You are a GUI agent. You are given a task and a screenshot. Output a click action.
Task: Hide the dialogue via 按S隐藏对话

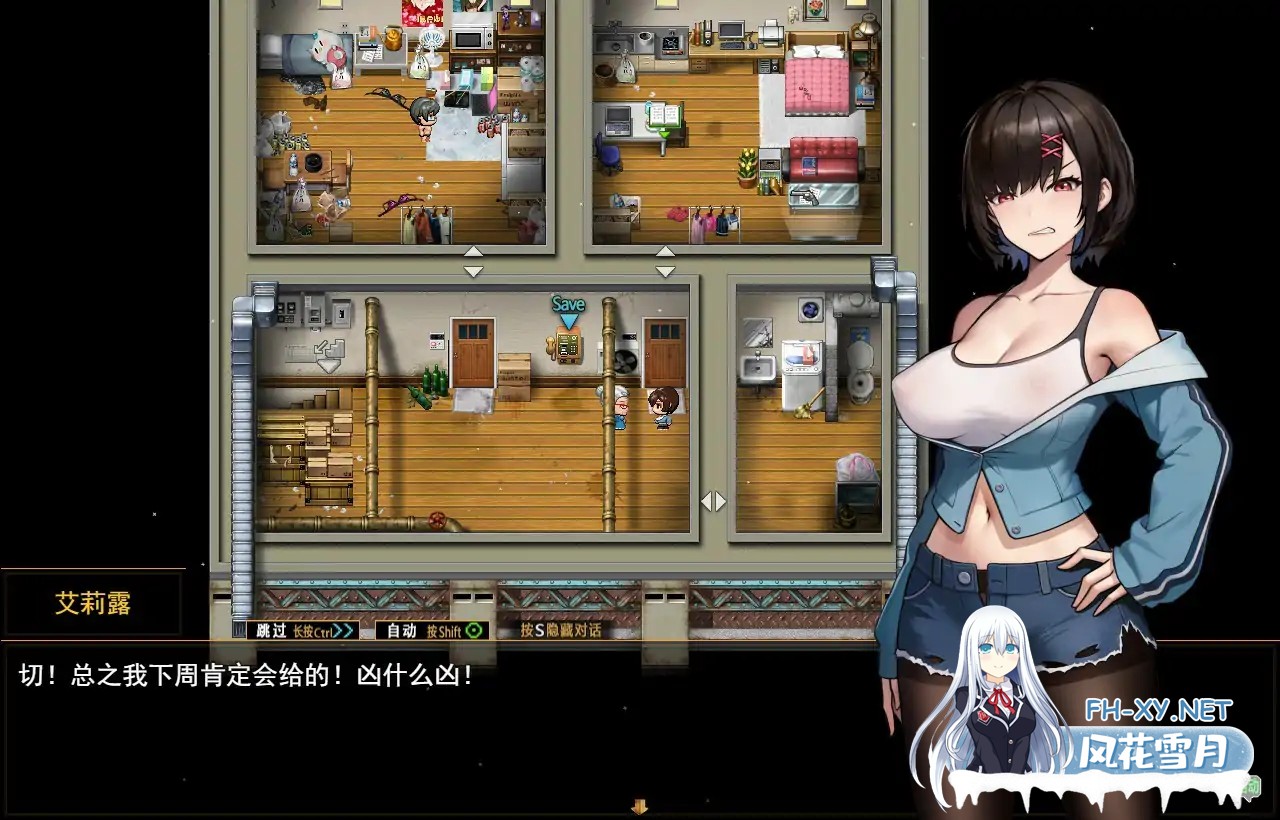coord(562,630)
